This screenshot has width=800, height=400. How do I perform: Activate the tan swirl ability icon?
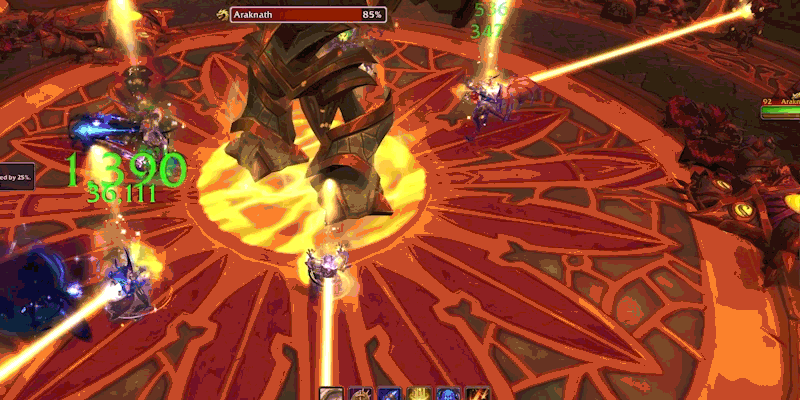[331, 394]
